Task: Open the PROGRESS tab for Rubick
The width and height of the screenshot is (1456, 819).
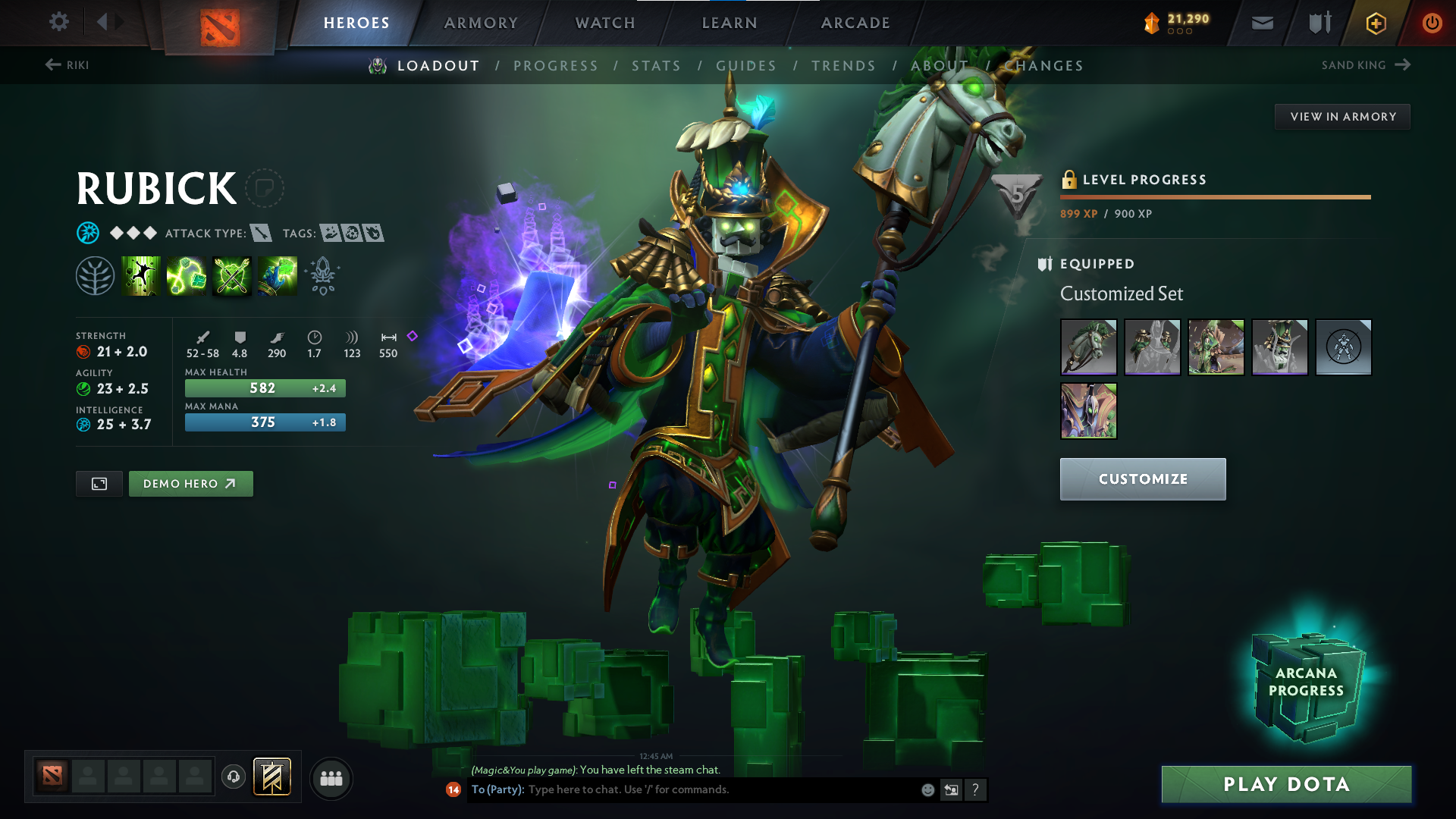Action: [x=556, y=65]
